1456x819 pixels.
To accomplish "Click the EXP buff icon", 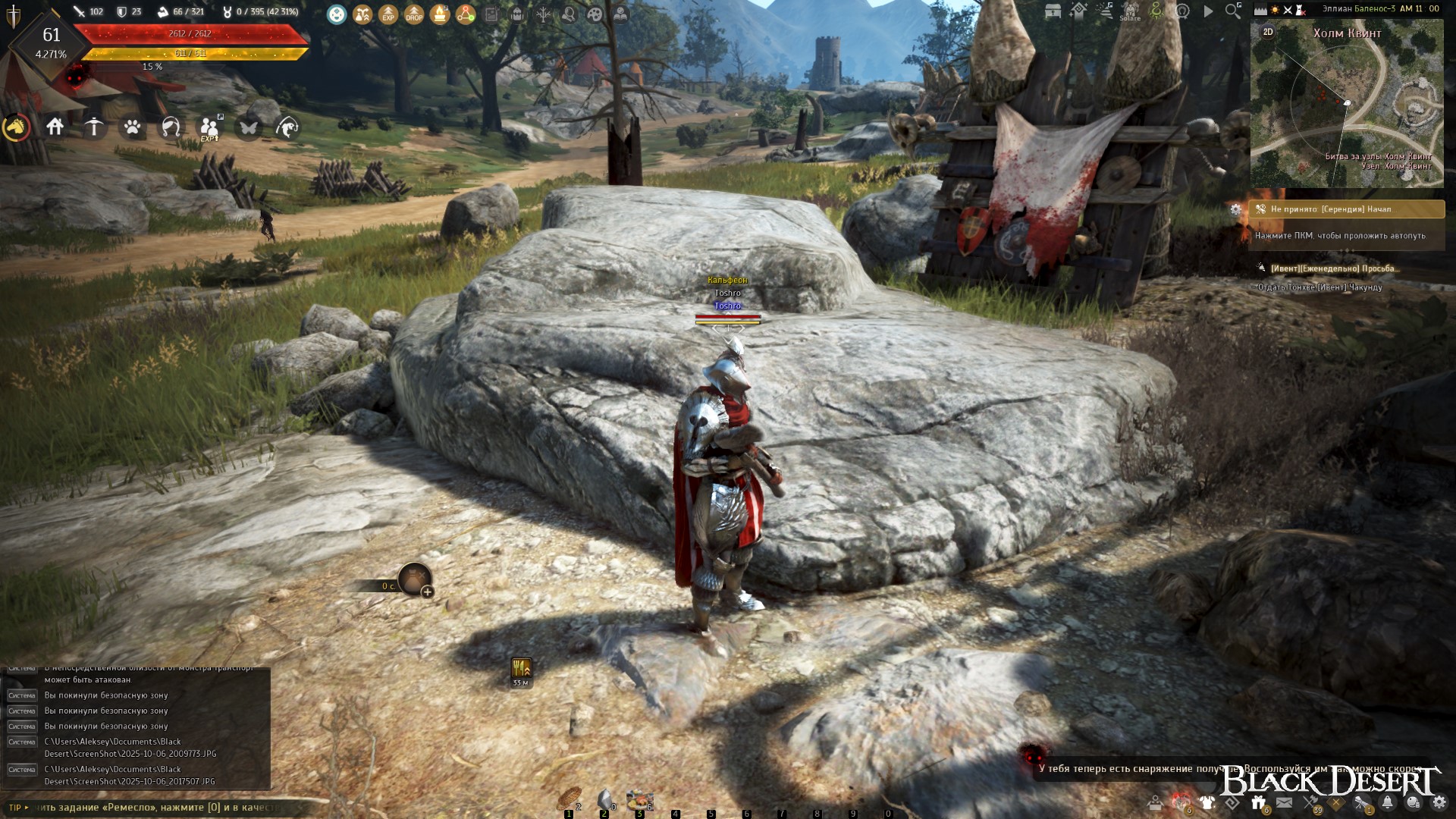I will 388,14.
